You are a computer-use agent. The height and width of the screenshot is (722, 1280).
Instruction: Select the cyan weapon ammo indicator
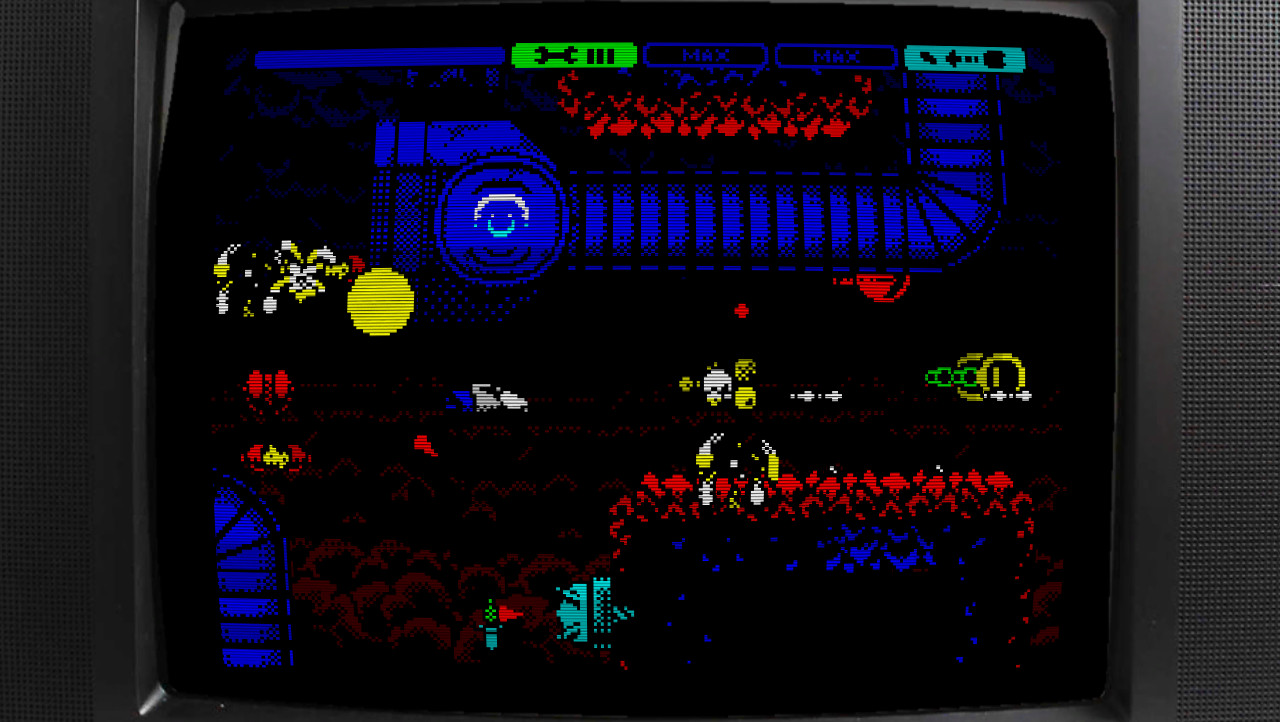click(x=963, y=57)
